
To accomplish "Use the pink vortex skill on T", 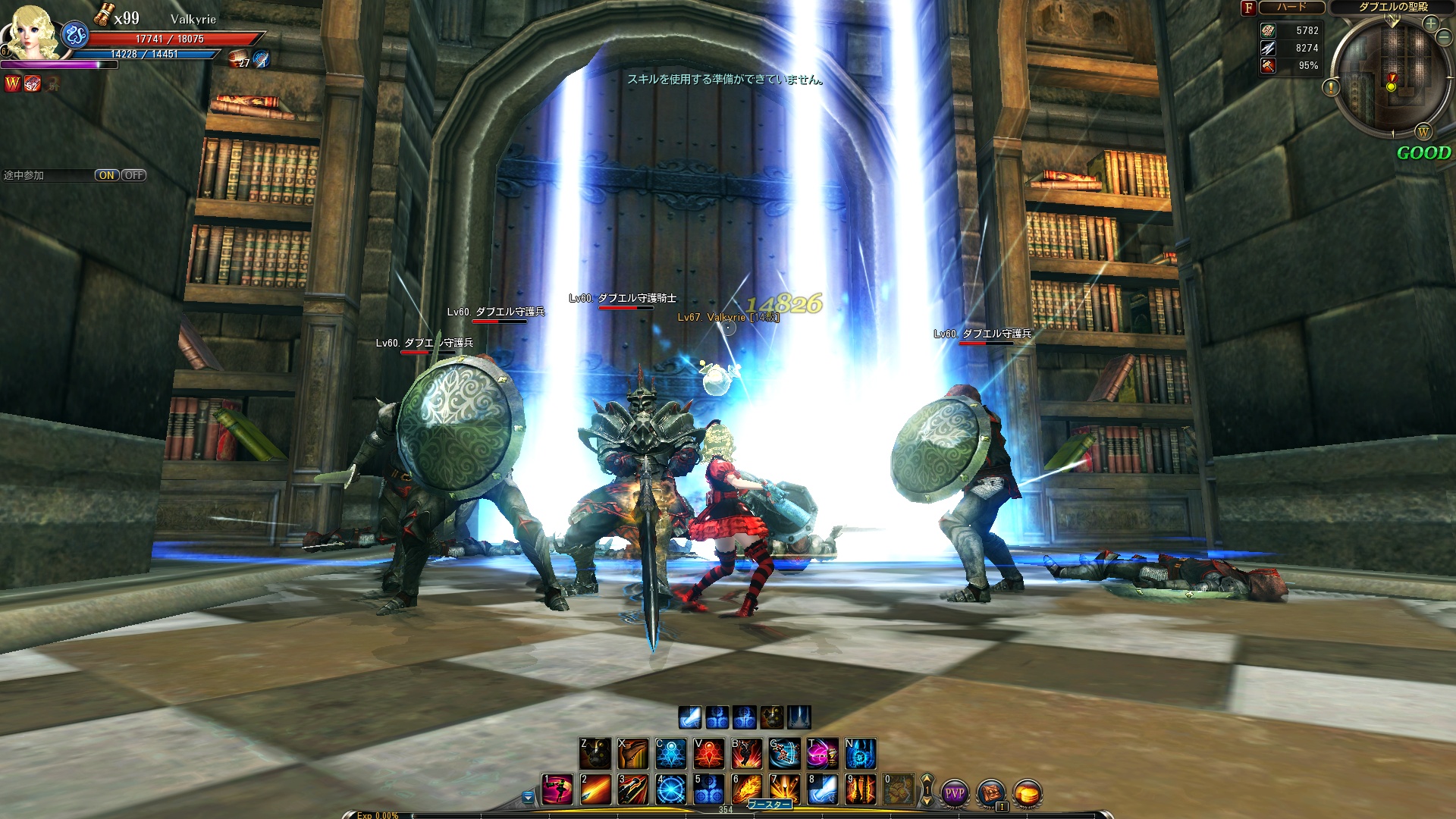I will coord(823,753).
